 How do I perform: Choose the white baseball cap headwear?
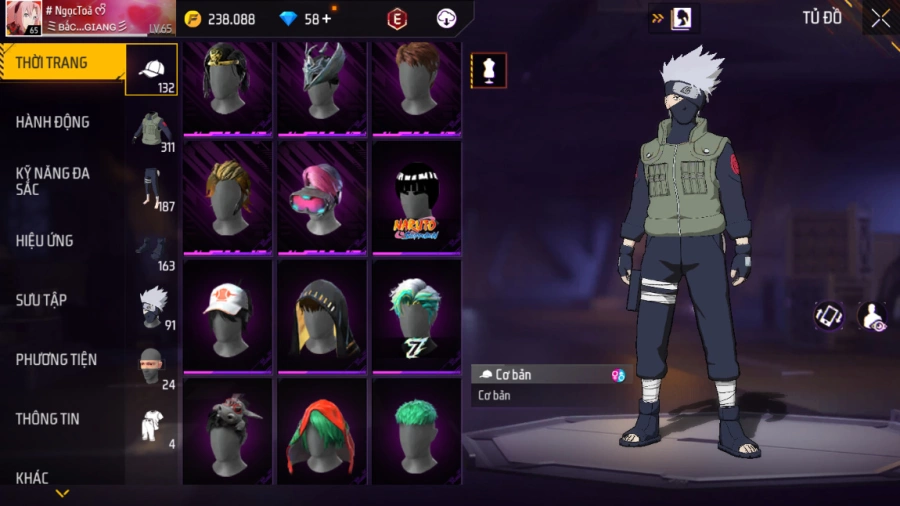coord(227,314)
